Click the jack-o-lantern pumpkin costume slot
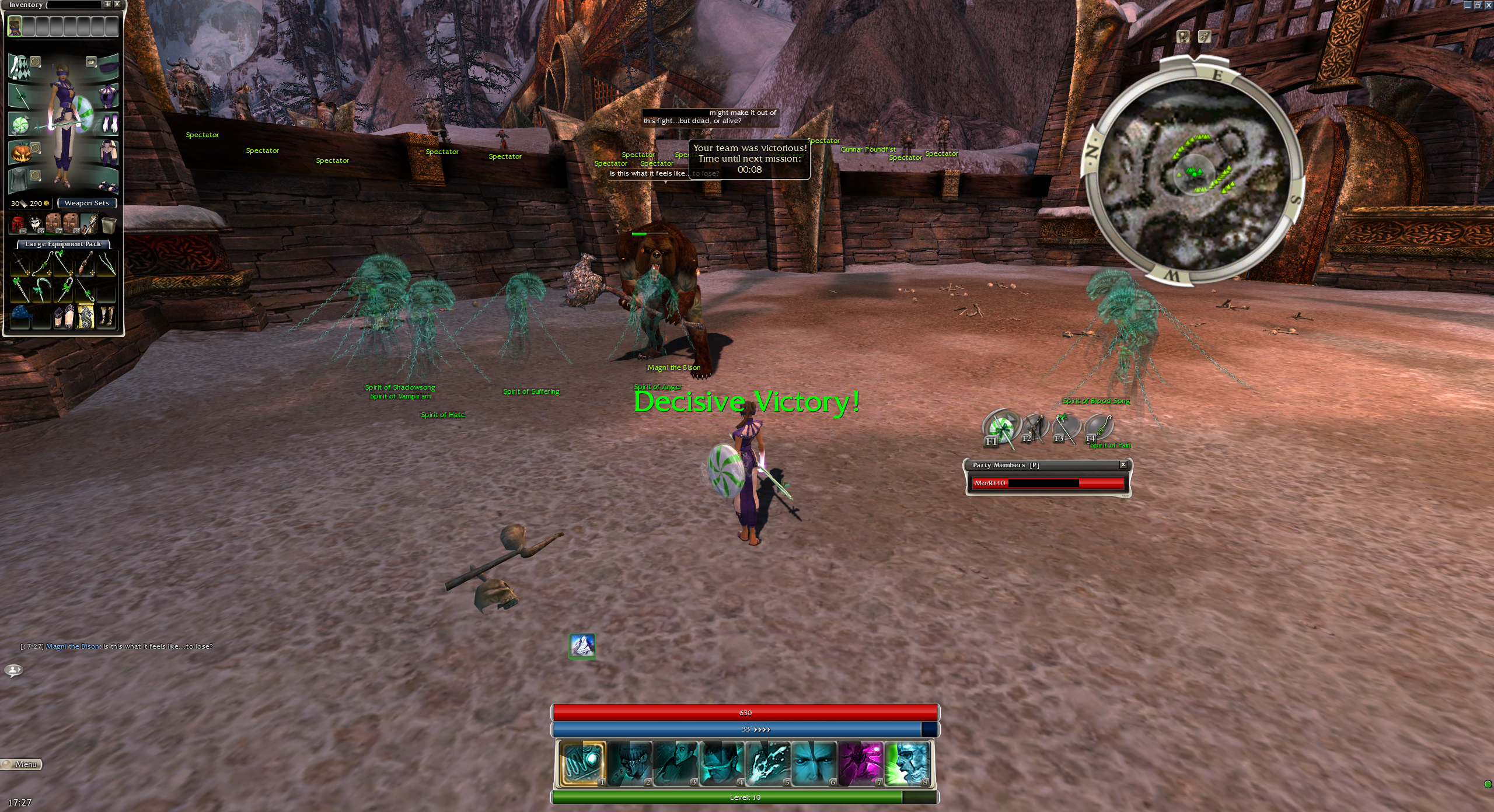Image resolution: width=1494 pixels, height=812 pixels. click(20, 153)
